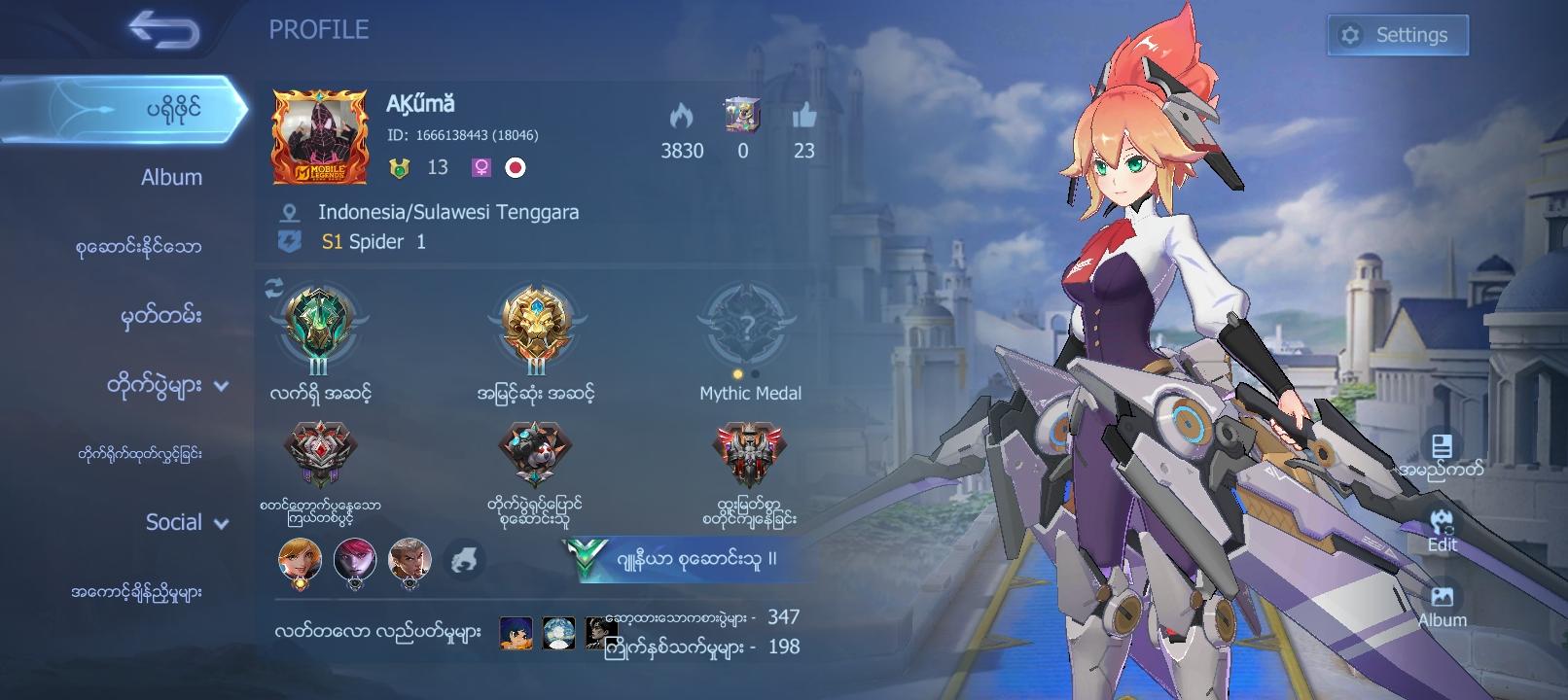Image resolution: width=1568 pixels, height=700 pixels.
Task: Click the squad shield icon beside S1 Spider
Action: point(288,241)
